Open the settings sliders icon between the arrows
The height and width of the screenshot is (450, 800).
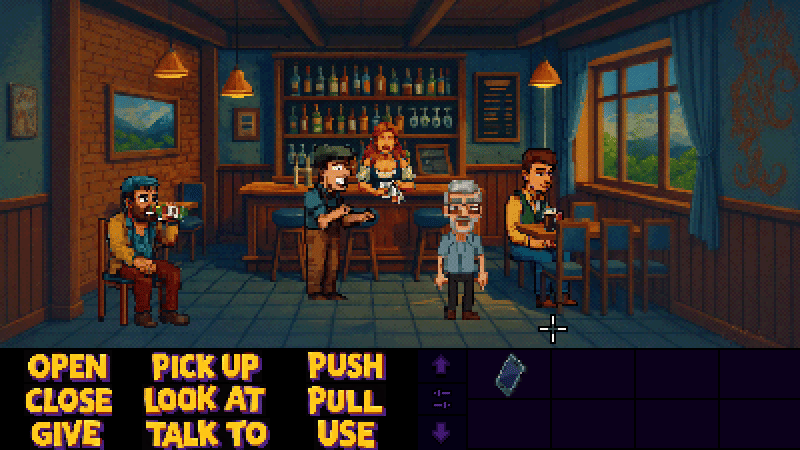[x=441, y=399]
